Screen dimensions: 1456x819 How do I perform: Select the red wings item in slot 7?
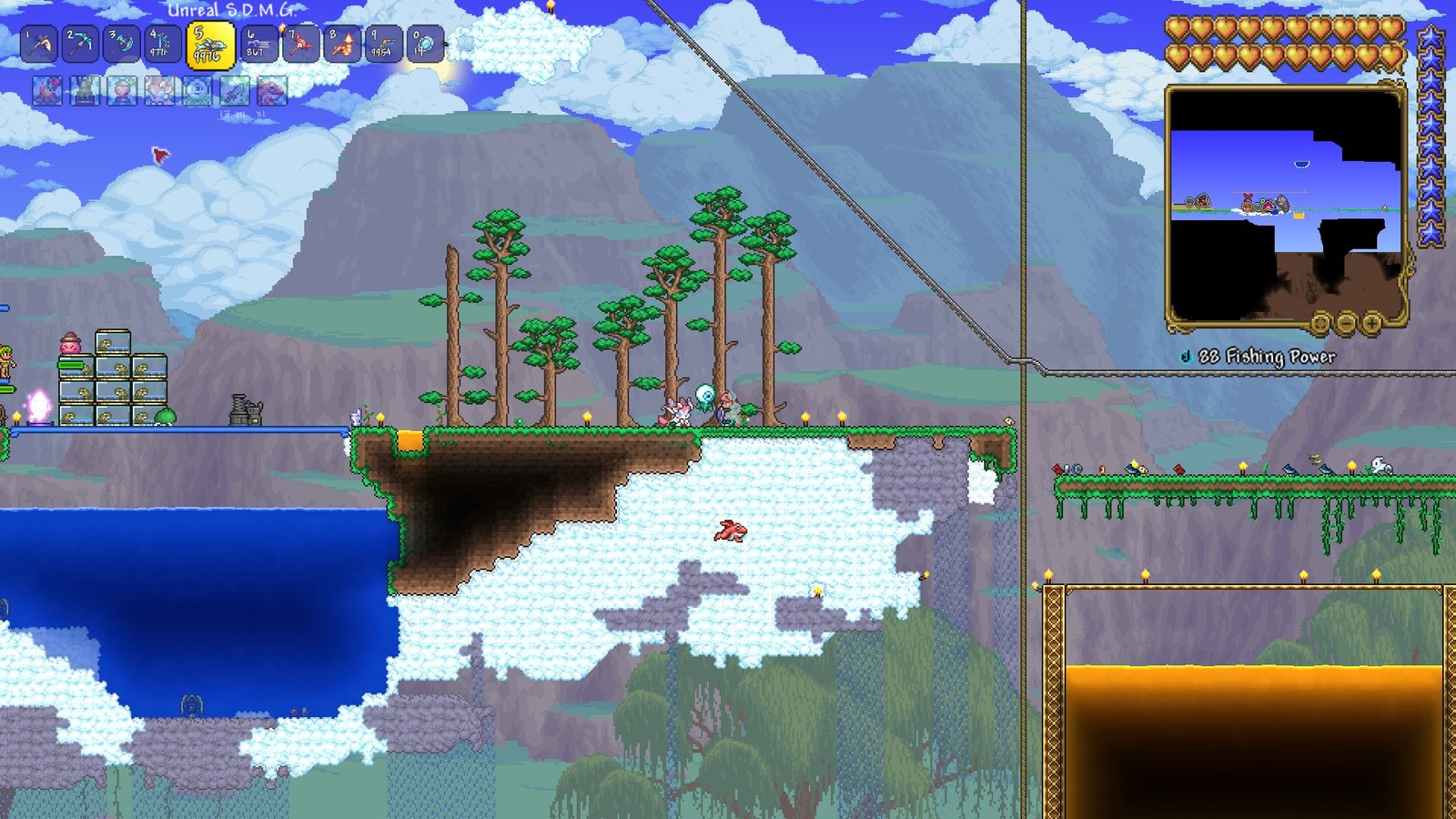(x=302, y=41)
